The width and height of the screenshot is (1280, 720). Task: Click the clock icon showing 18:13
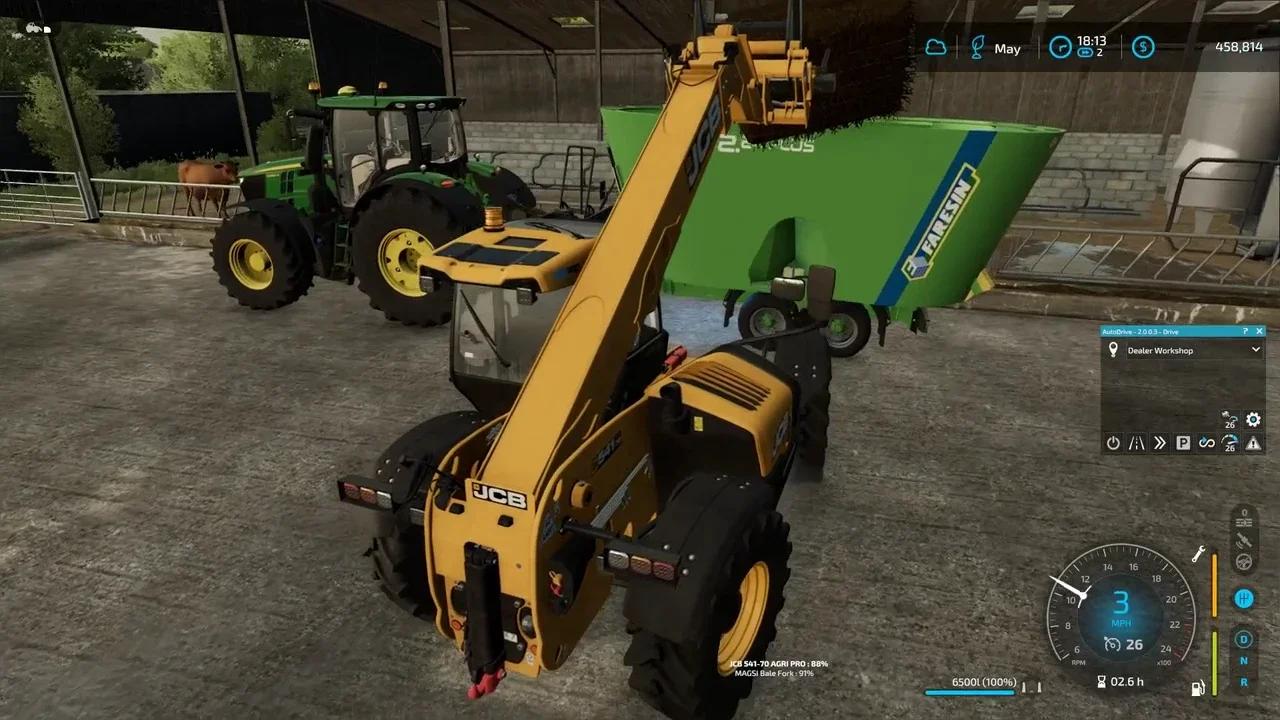click(1058, 46)
